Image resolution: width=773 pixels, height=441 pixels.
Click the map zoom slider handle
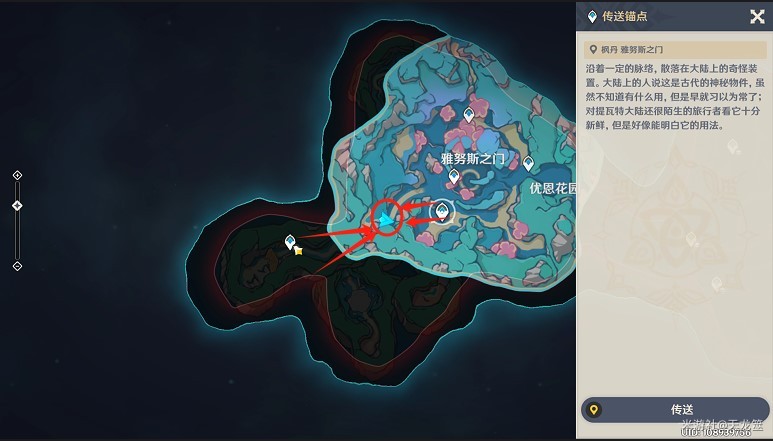[x=17, y=206]
